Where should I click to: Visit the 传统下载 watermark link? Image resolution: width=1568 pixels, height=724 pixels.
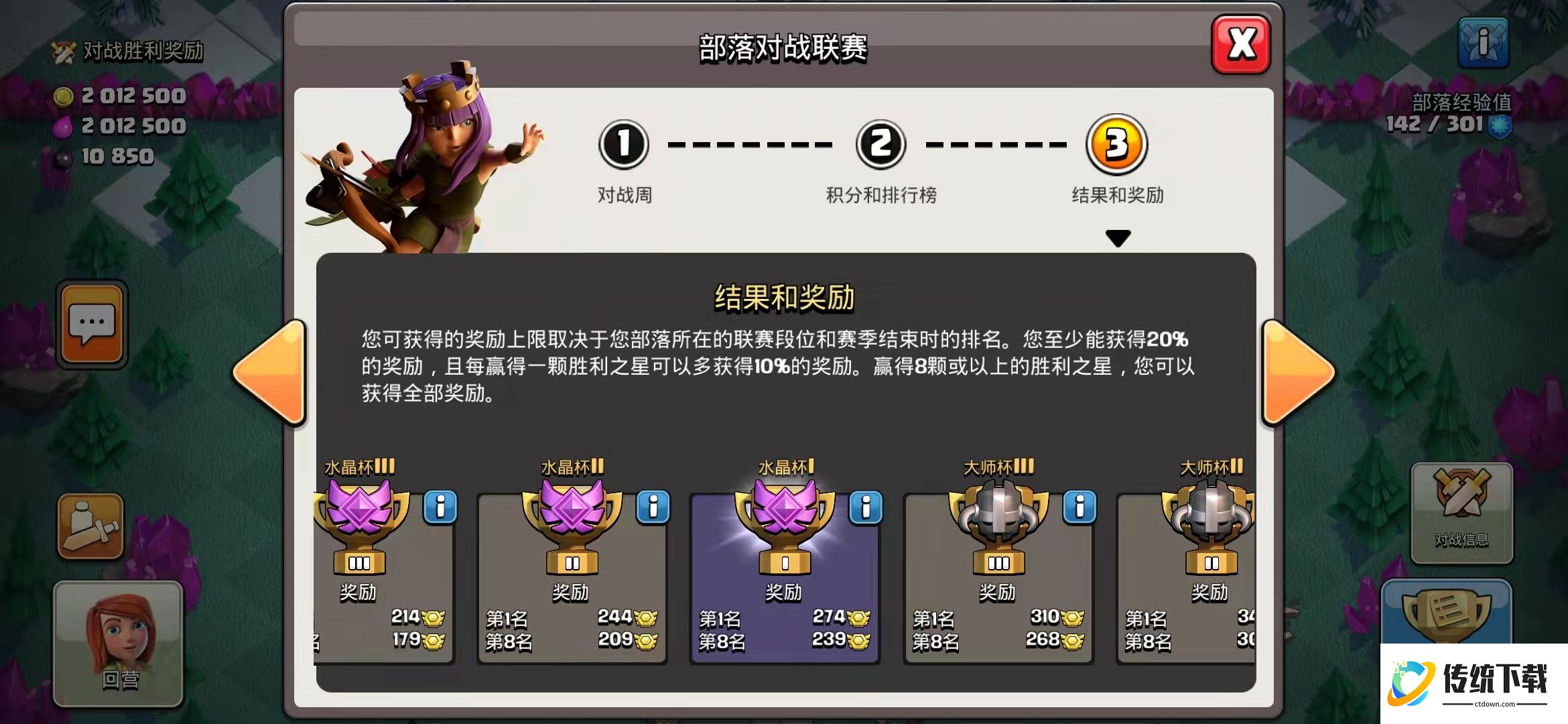coord(1474,682)
